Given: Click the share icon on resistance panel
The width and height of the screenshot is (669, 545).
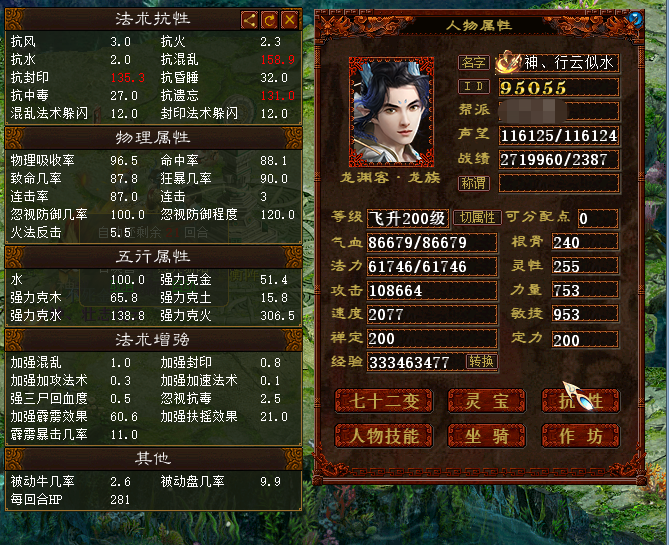Looking at the screenshot, I should tap(250, 20).
